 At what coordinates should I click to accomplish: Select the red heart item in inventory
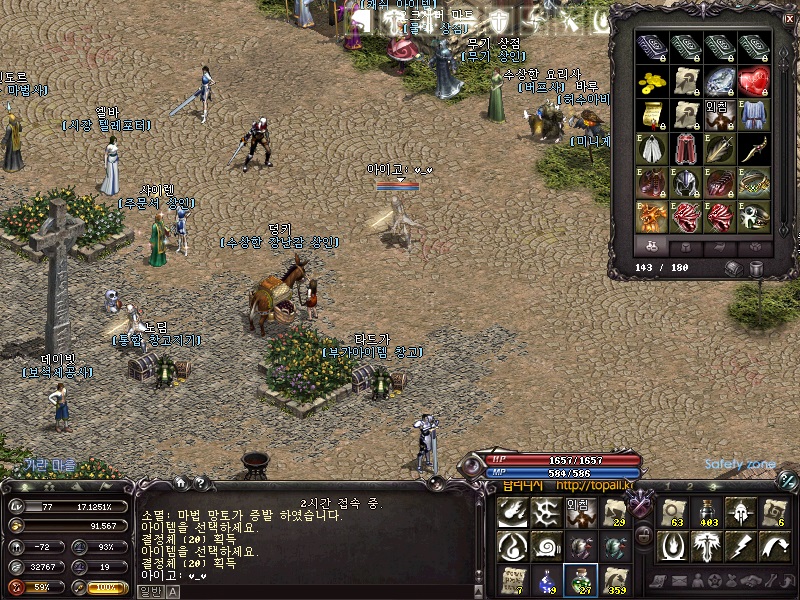755,81
